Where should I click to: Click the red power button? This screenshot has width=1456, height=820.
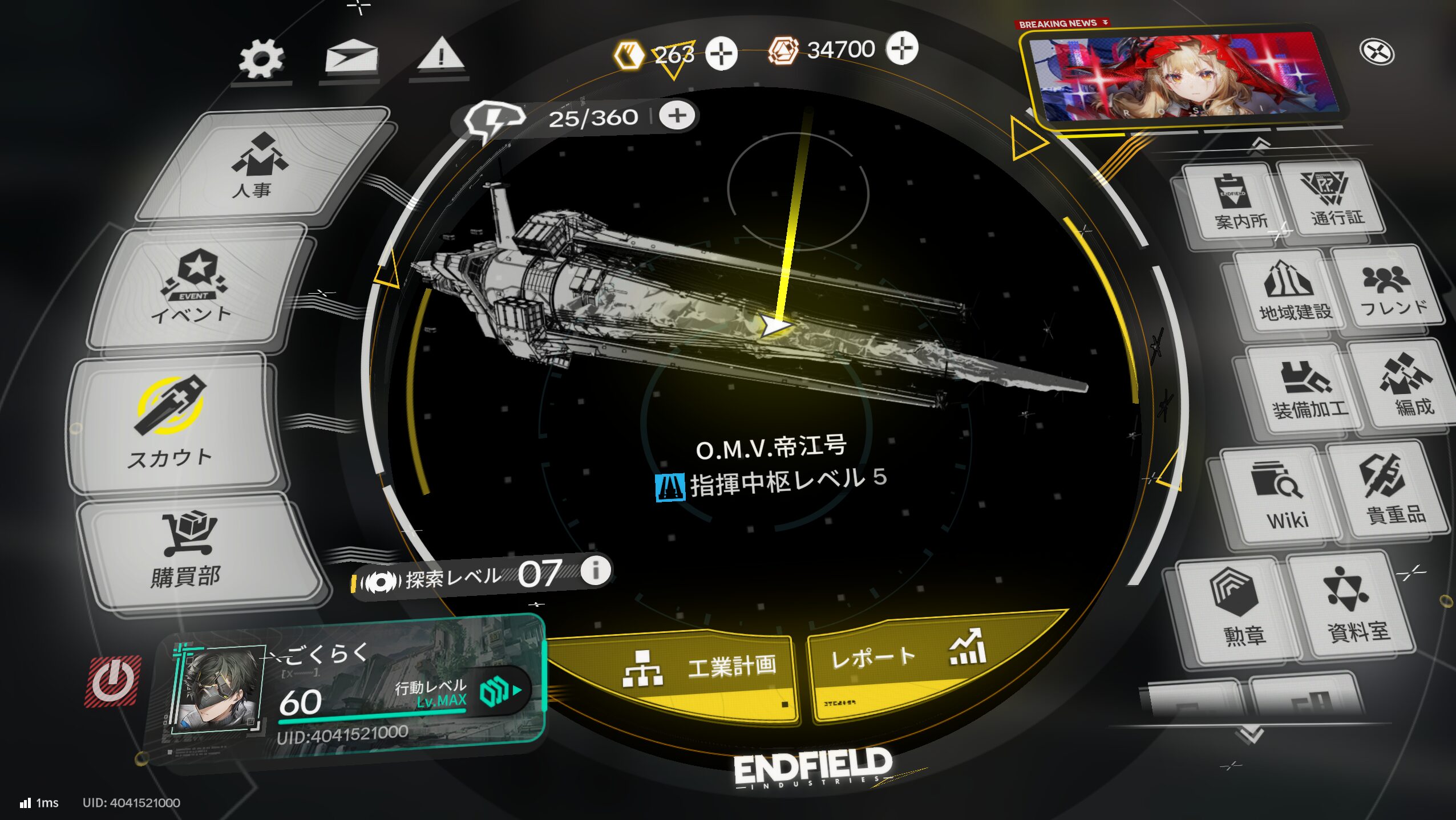113,681
